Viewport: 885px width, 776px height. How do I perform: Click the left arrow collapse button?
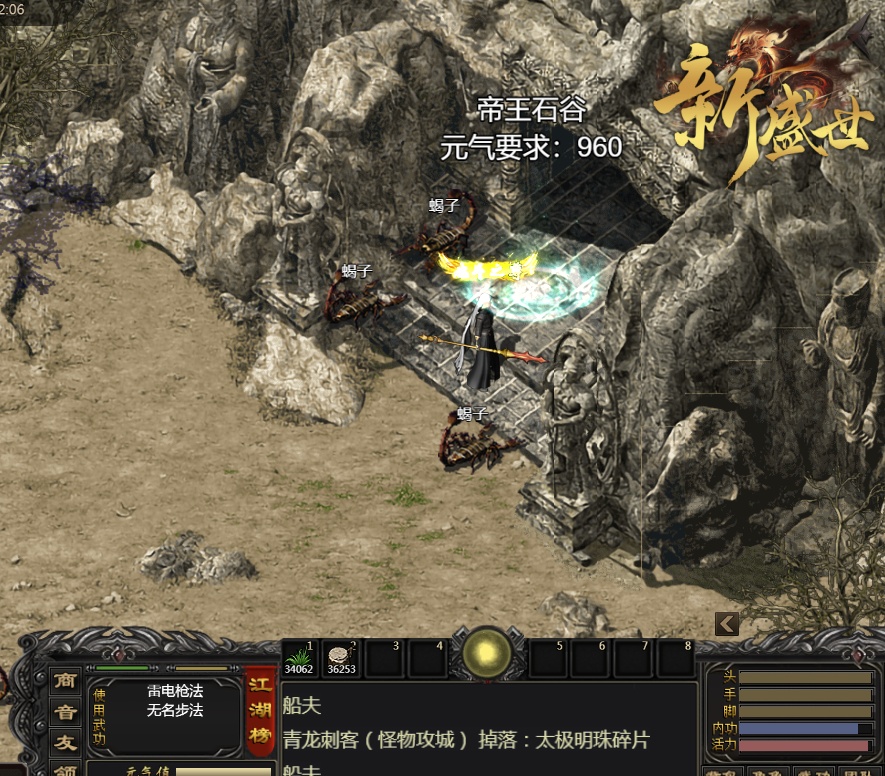coord(727,624)
